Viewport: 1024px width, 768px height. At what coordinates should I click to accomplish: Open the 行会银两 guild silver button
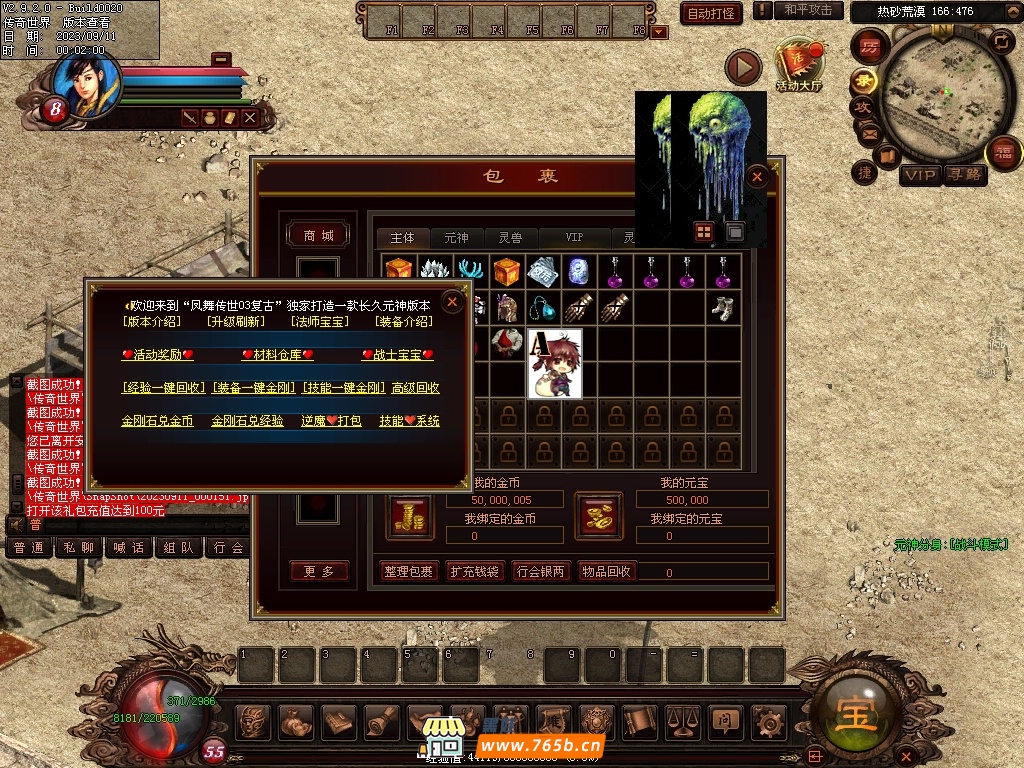pyautogui.click(x=540, y=571)
